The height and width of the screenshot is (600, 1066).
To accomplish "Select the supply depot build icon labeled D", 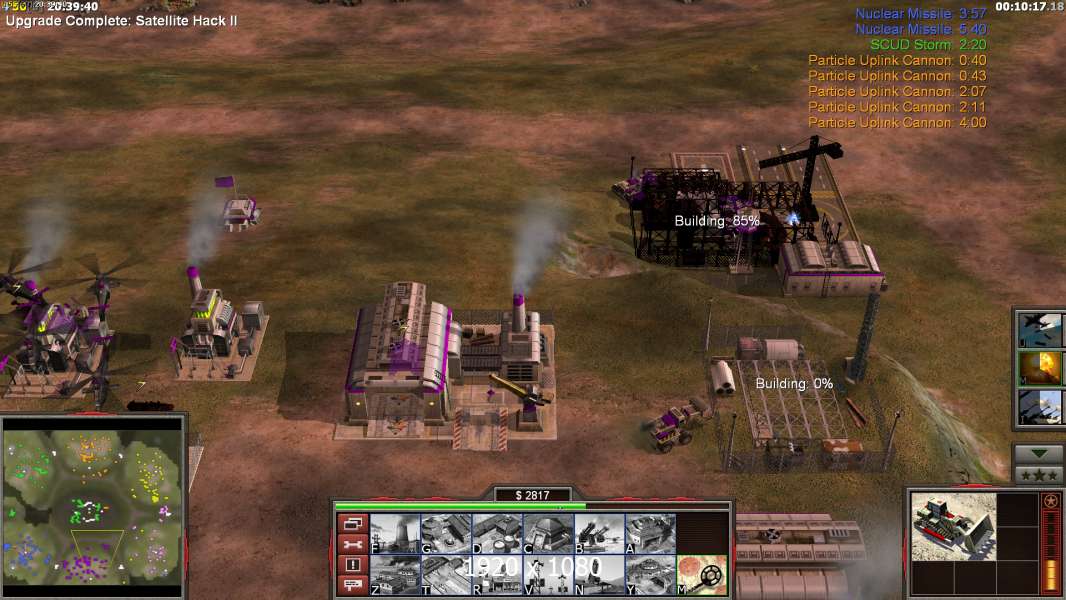I will (497, 534).
